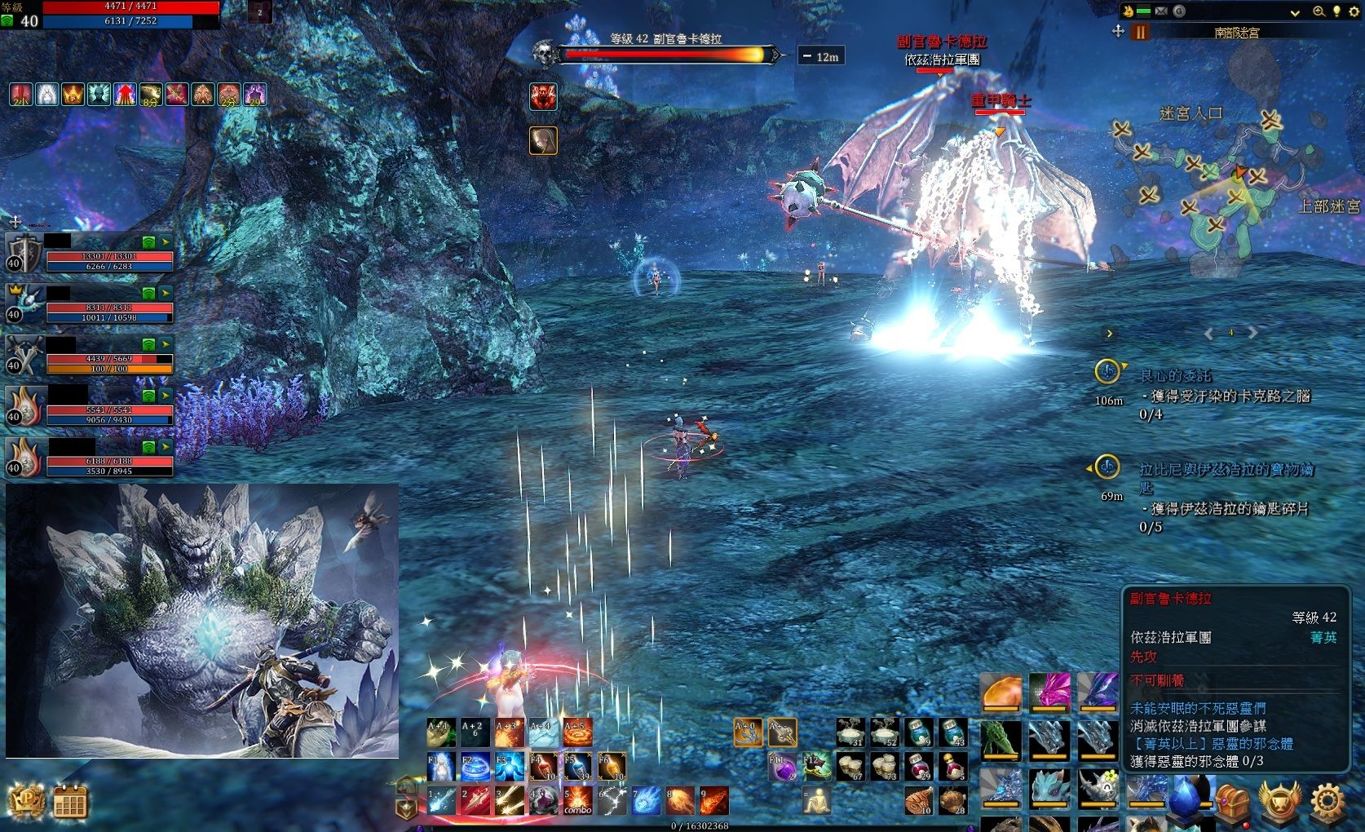Click the 迷宮入口 label on the minimap
Screen dimensions: 1365x832
[1190, 114]
